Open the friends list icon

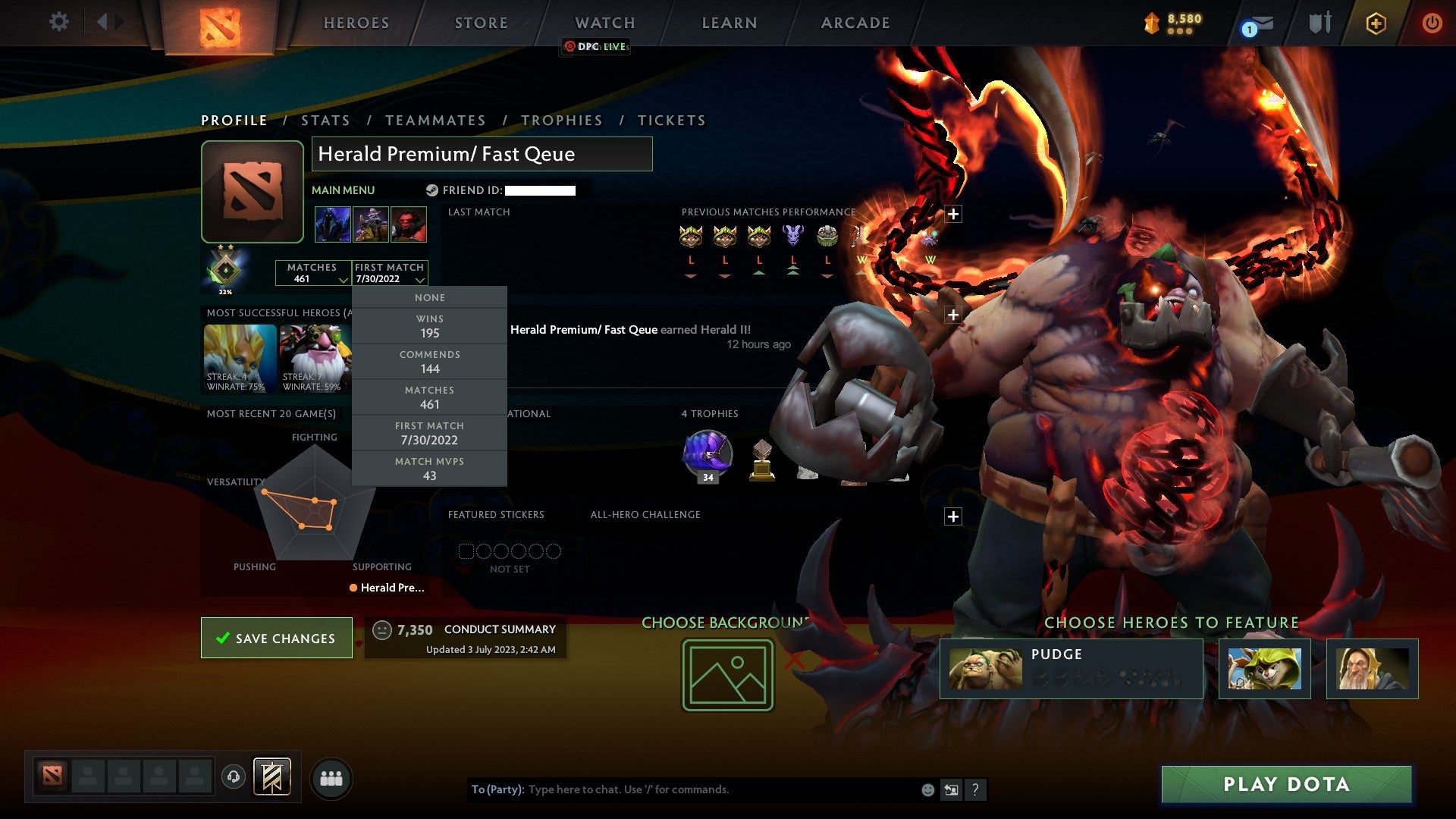[x=331, y=777]
